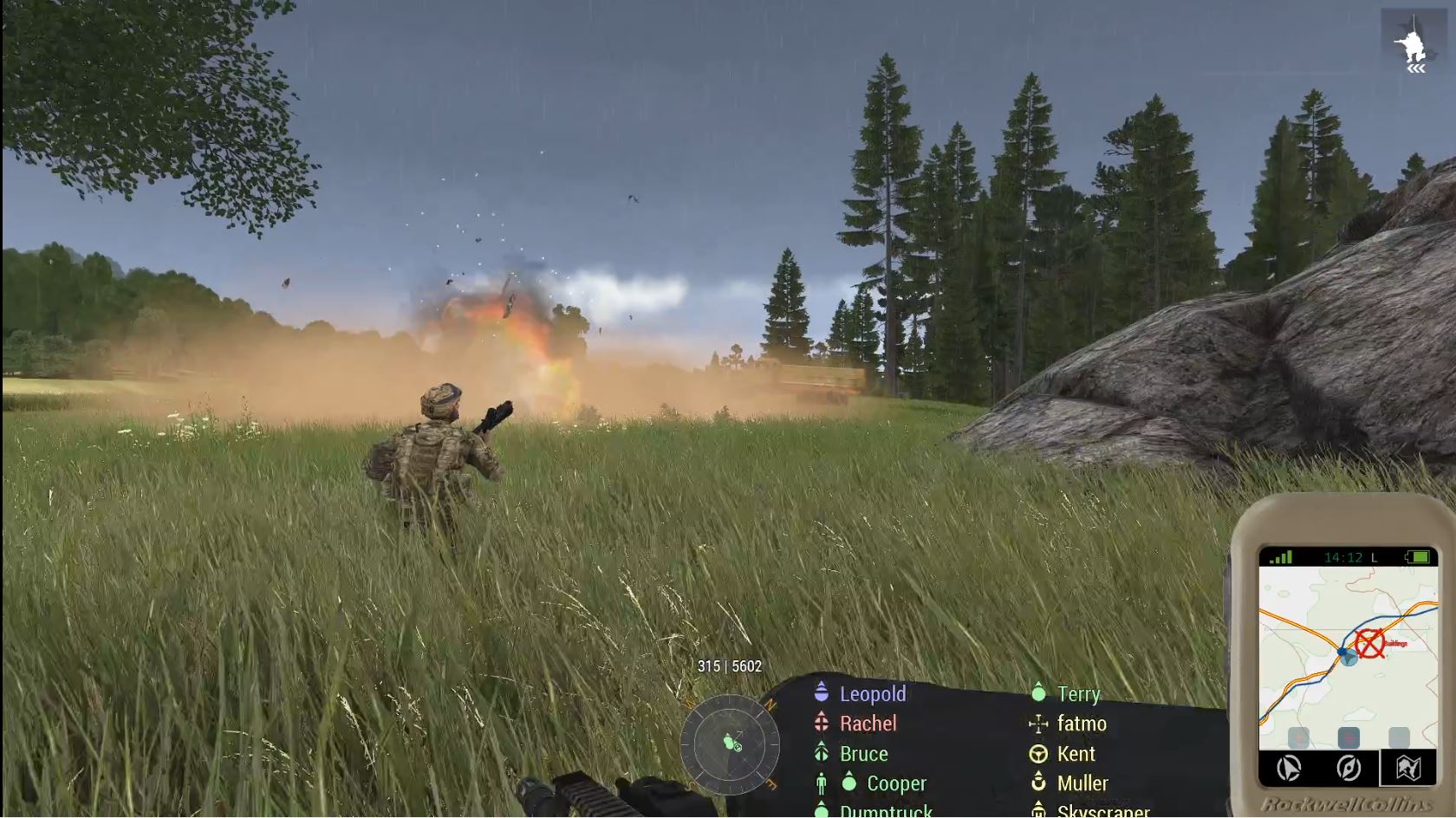
Task: Switch to the GPS map view tab
Action: [x=1407, y=768]
